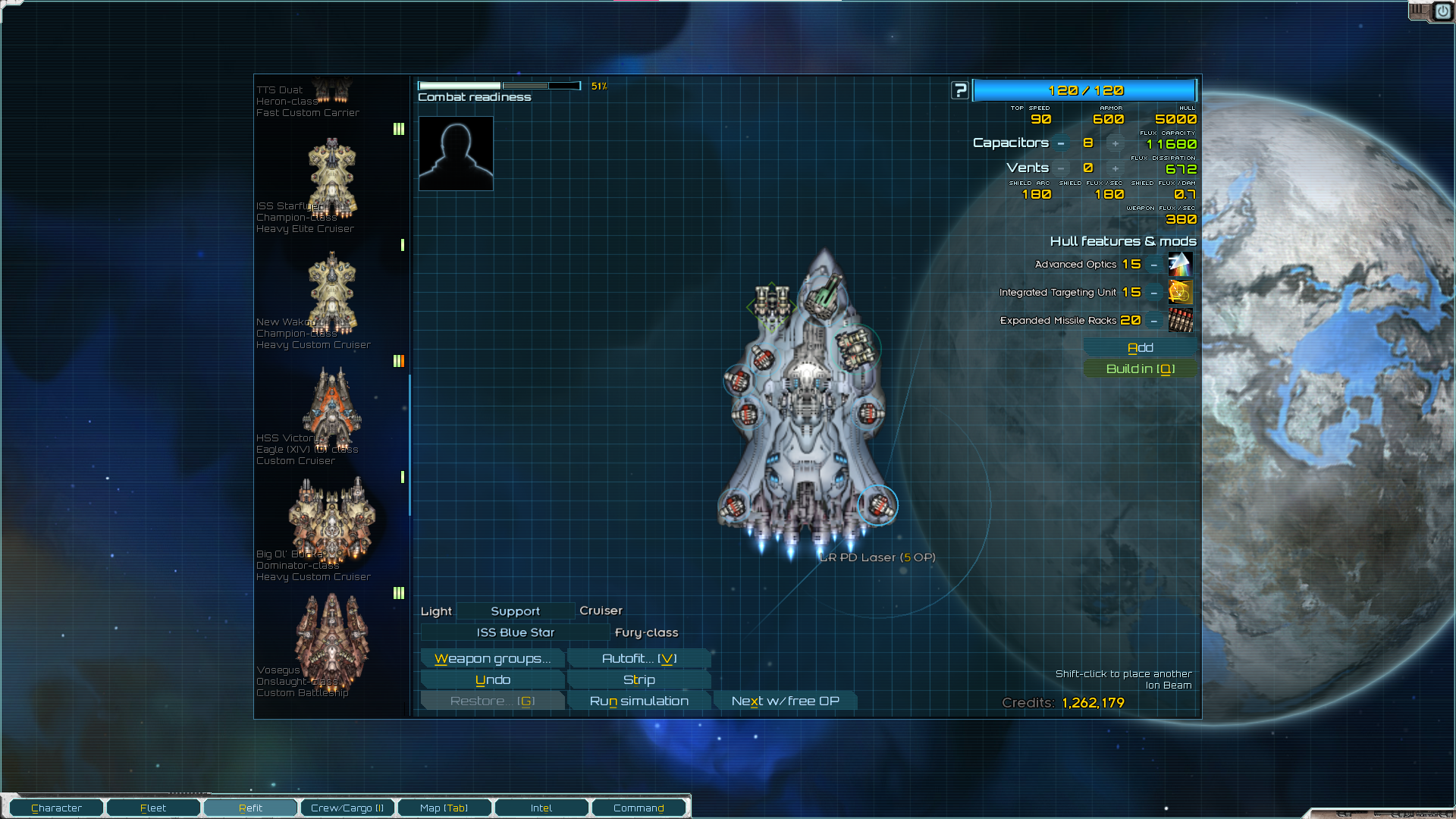This screenshot has width=1456, height=819.
Task: Switch to the Character tab
Action: (57, 808)
